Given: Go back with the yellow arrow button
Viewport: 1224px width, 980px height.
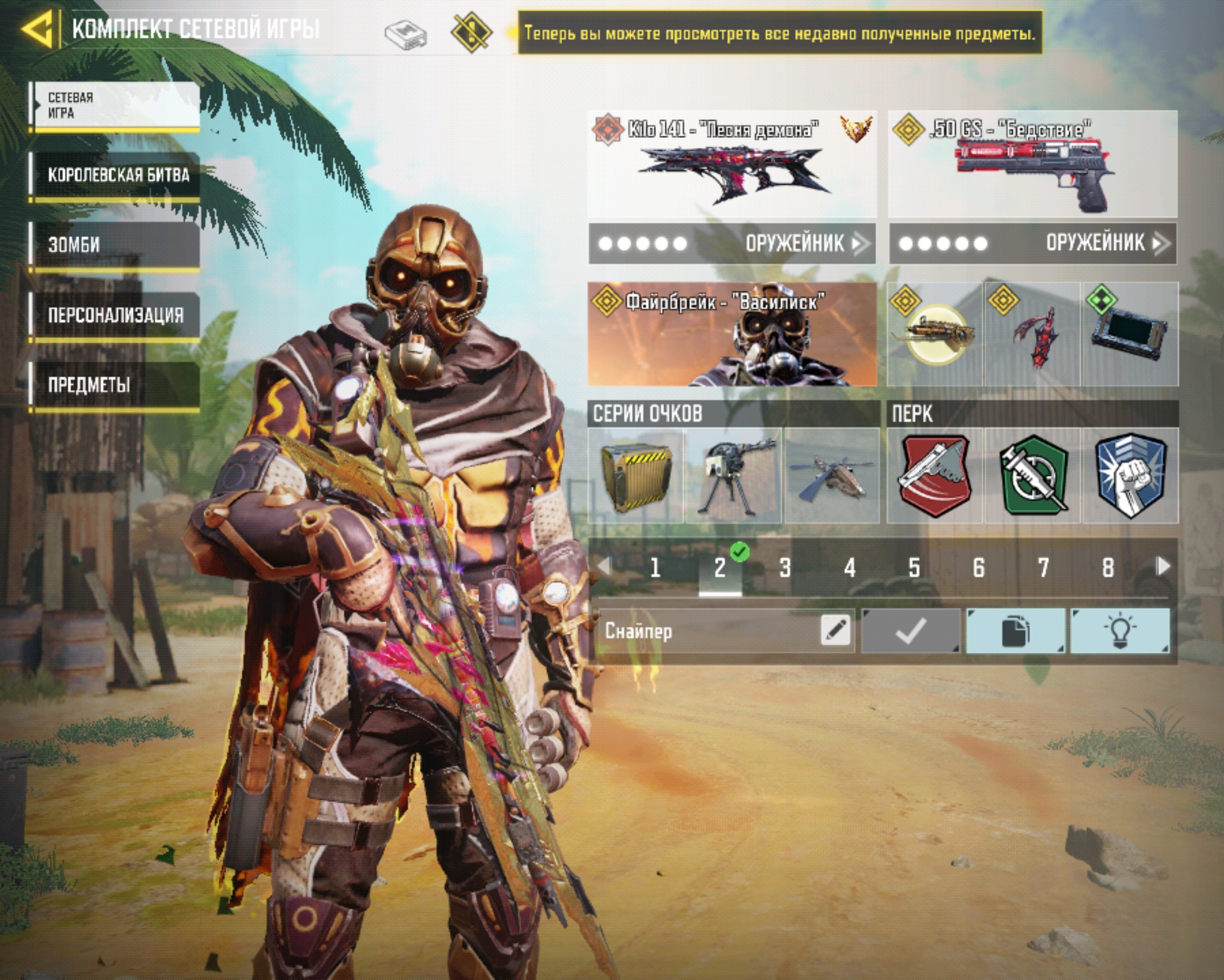Looking at the screenshot, I should [x=39, y=28].
